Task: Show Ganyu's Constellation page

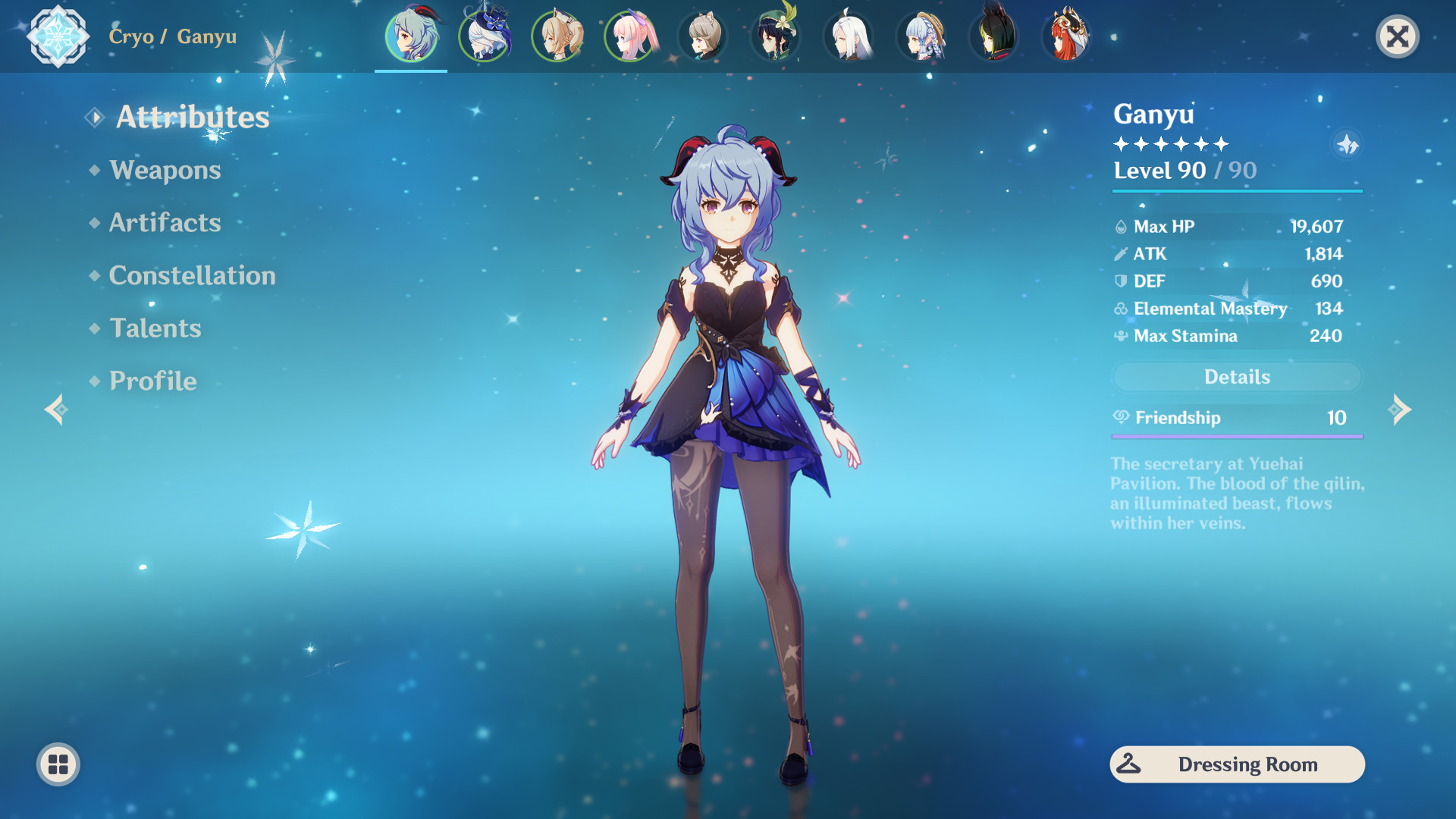Action: tap(192, 275)
